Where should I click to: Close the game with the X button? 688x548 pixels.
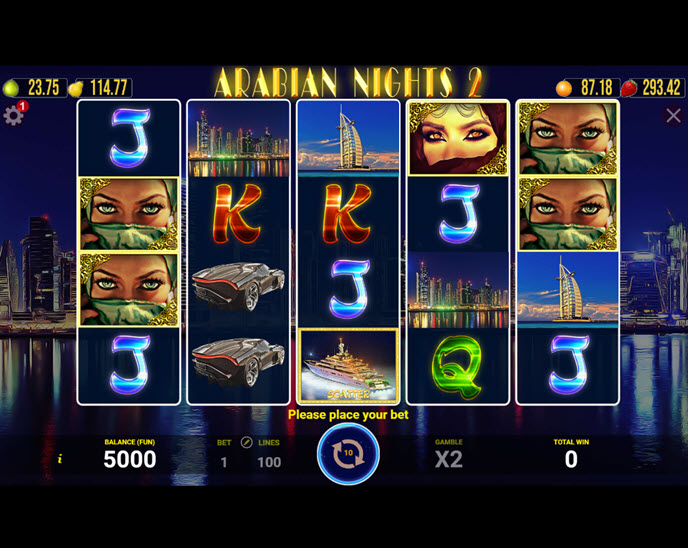tap(673, 116)
